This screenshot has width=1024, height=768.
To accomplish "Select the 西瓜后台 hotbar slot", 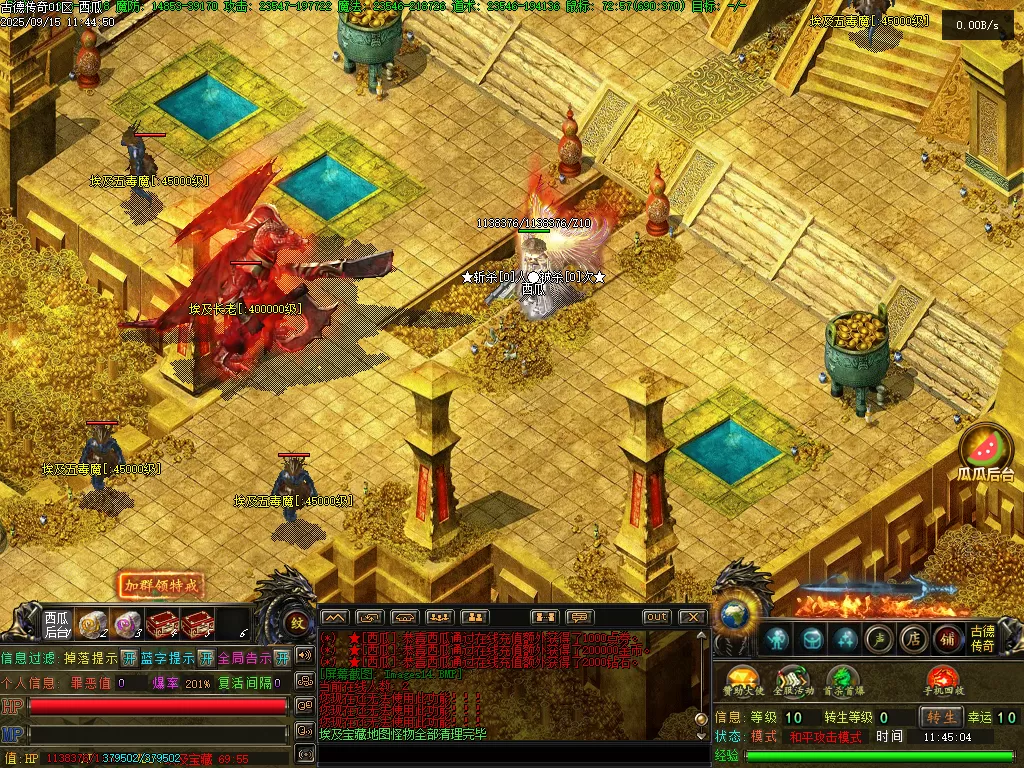I will tap(57, 624).
